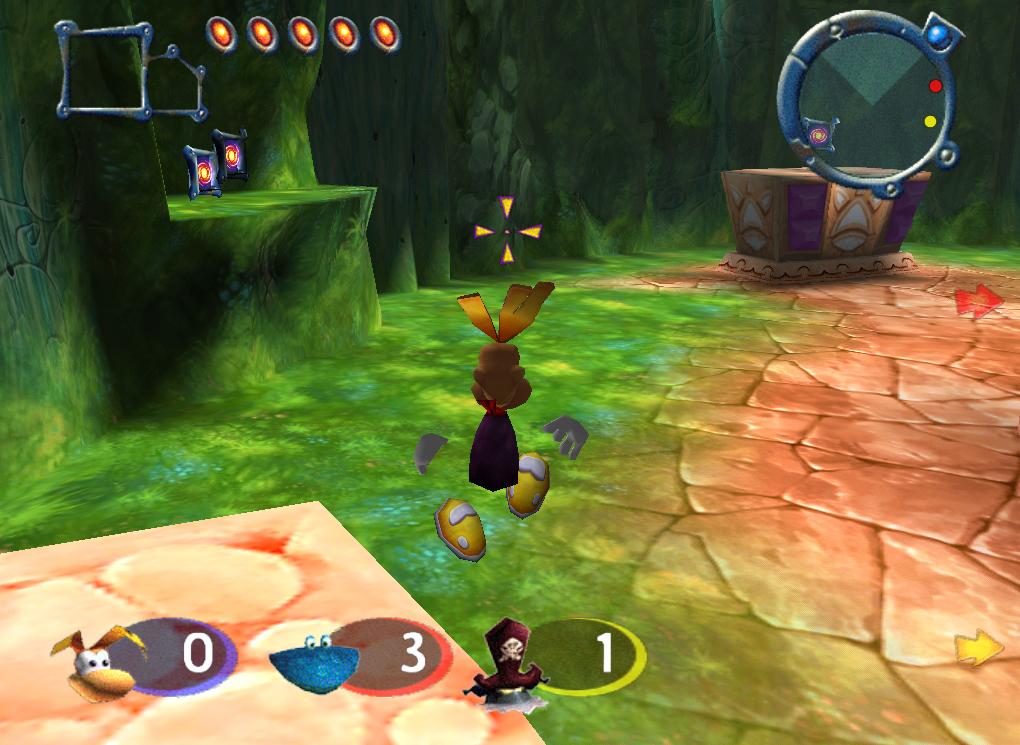Image resolution: width=1020 pixels, height=745 pixels.
Task: Select the red dot on the radar
Action: coord(935,86)
